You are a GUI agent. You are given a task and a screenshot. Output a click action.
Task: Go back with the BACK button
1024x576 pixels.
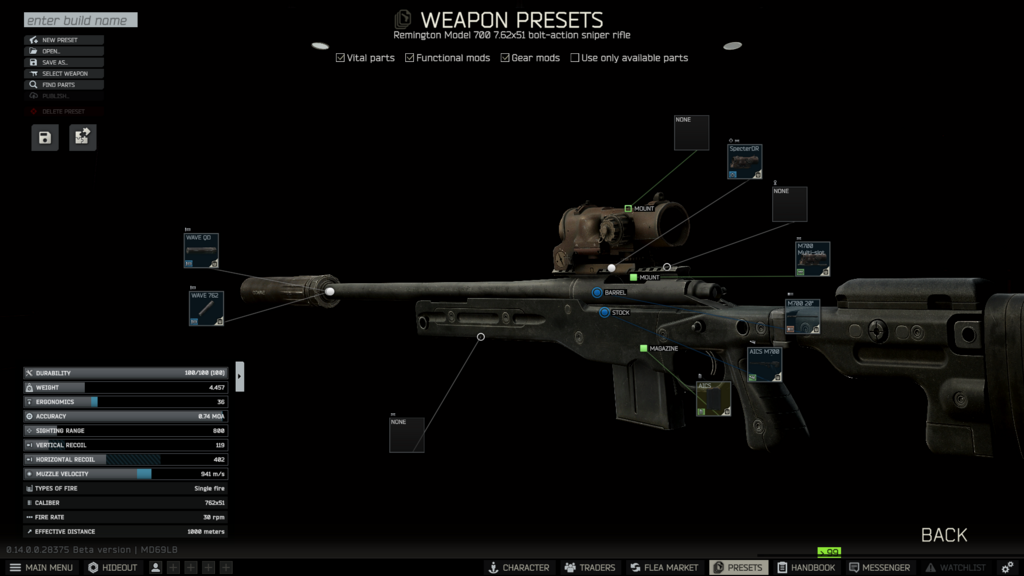(x=943, y=535)
